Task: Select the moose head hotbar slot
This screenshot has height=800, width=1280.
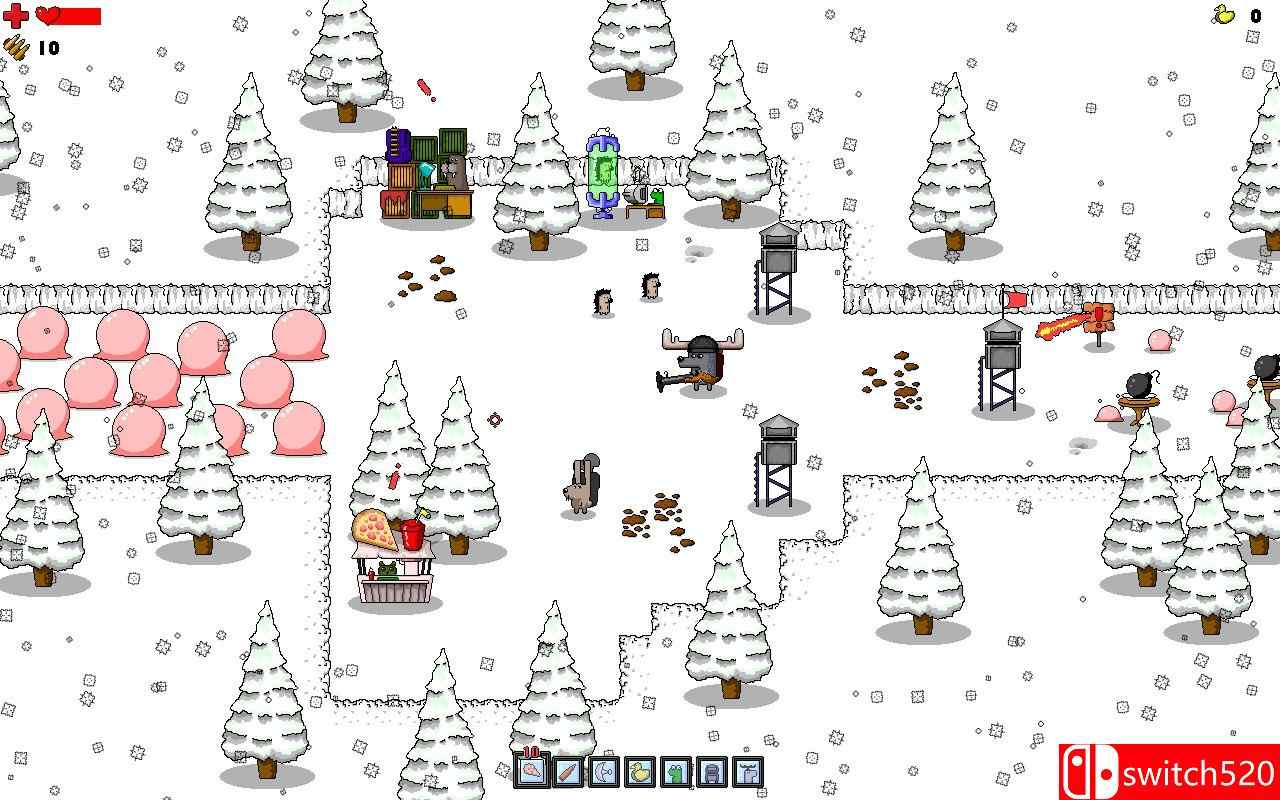Action: tap(747, 771)
